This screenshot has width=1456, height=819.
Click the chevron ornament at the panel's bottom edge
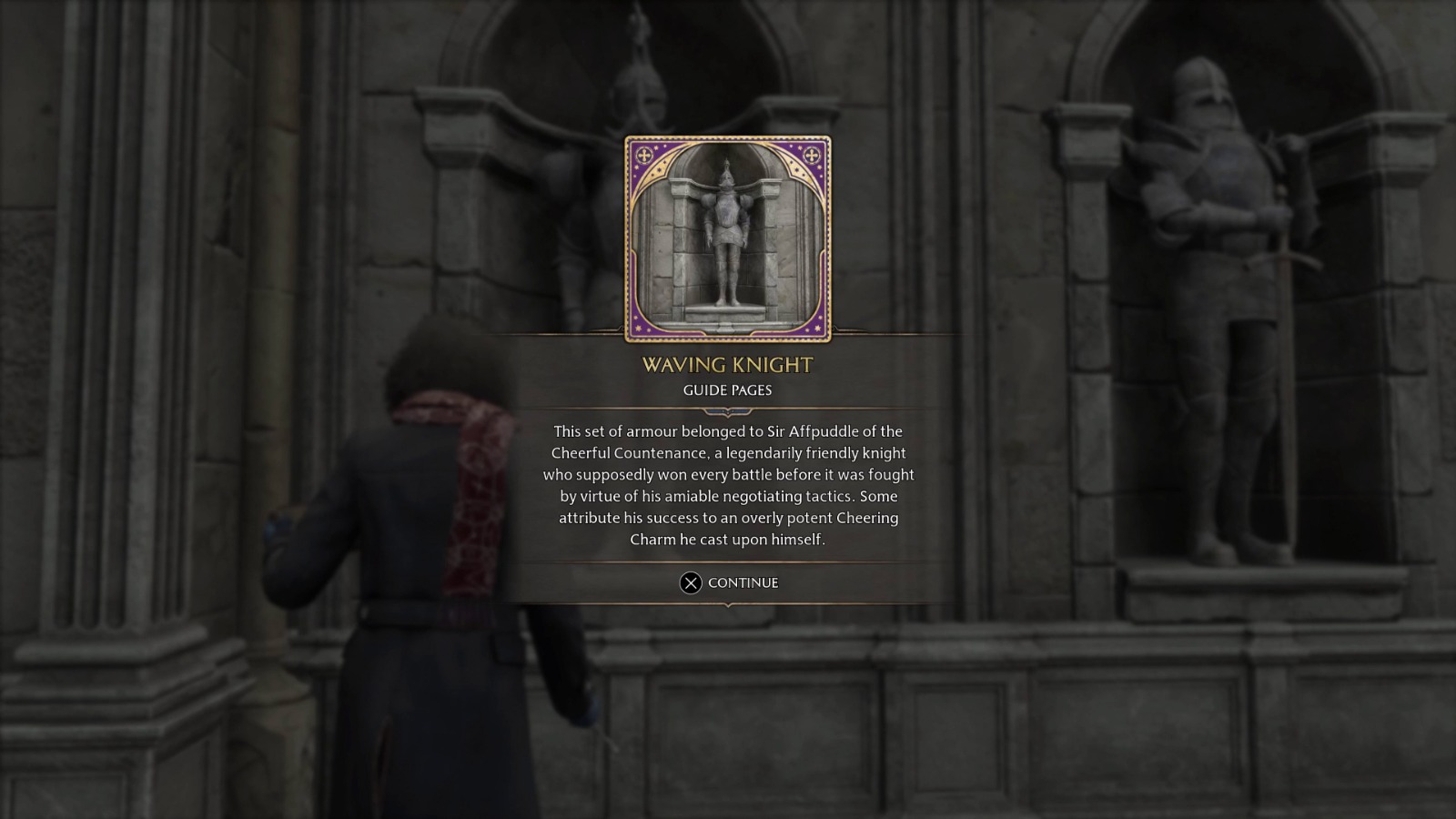coord(727,606)
